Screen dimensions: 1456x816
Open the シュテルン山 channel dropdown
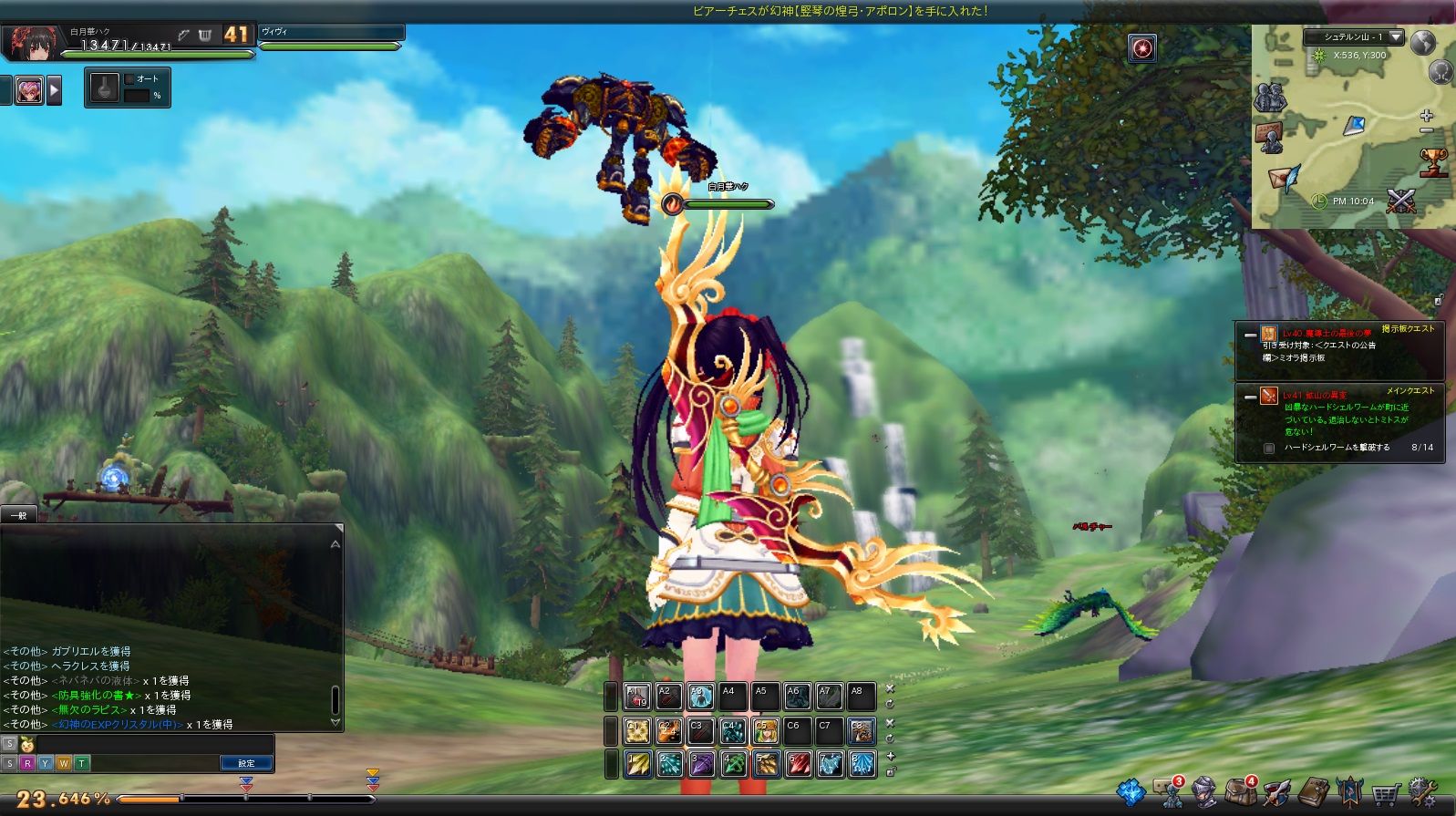tap(1396, 37)
